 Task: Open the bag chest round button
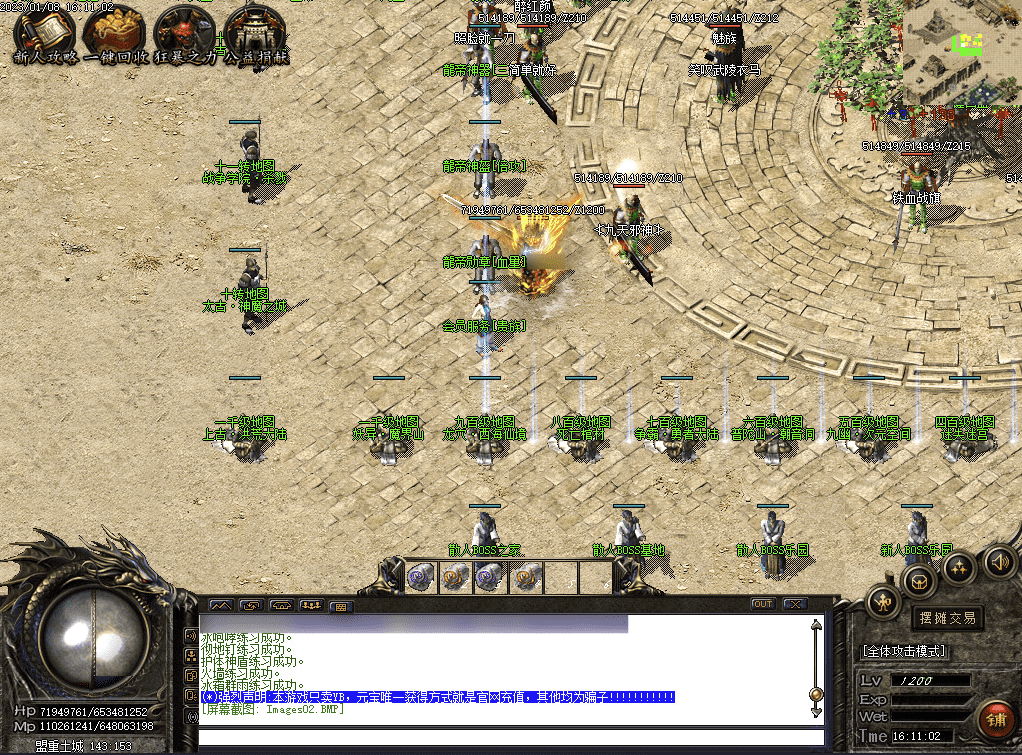point(920,580)
